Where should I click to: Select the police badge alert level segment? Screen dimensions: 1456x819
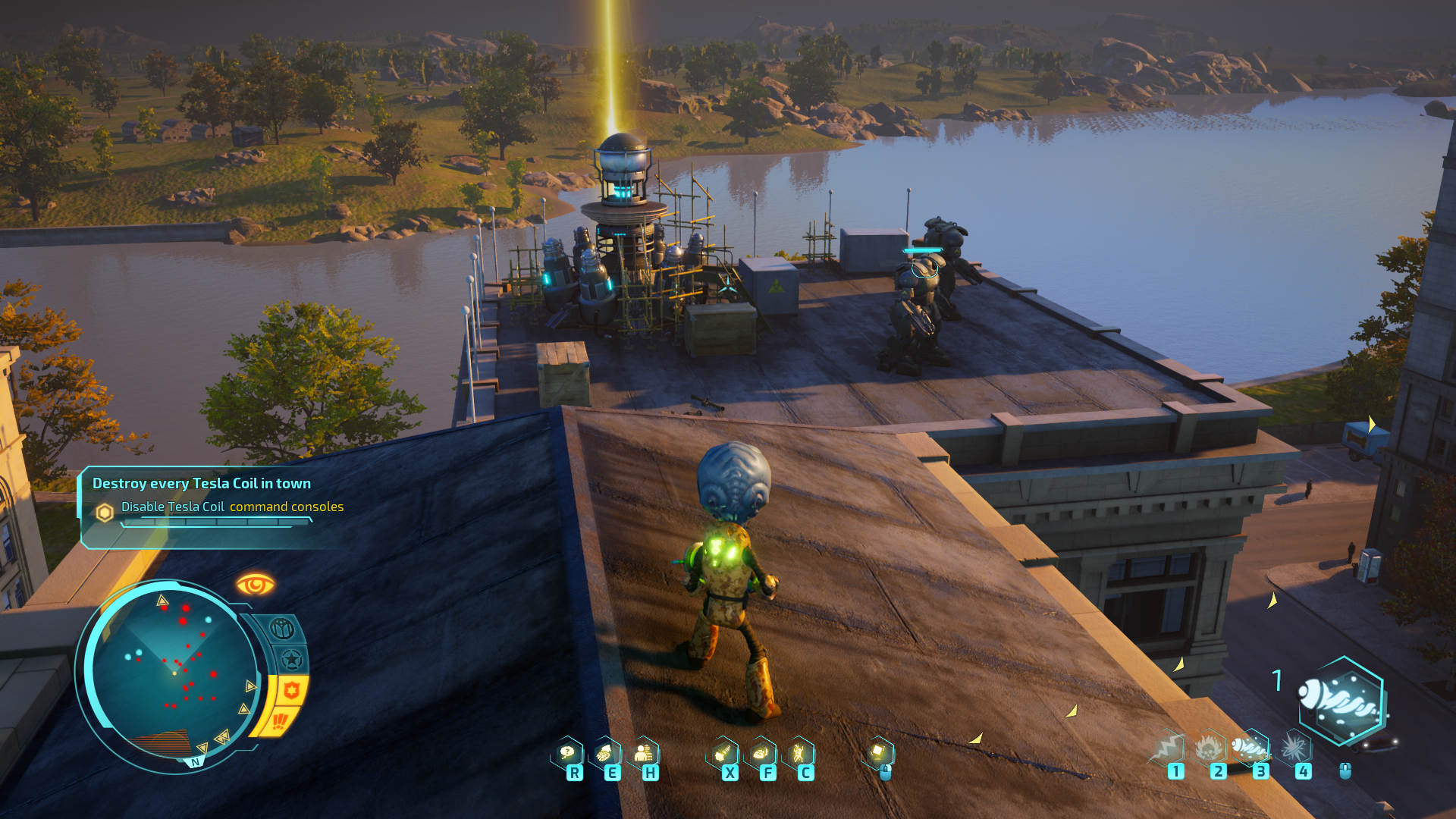click(292, 690)
